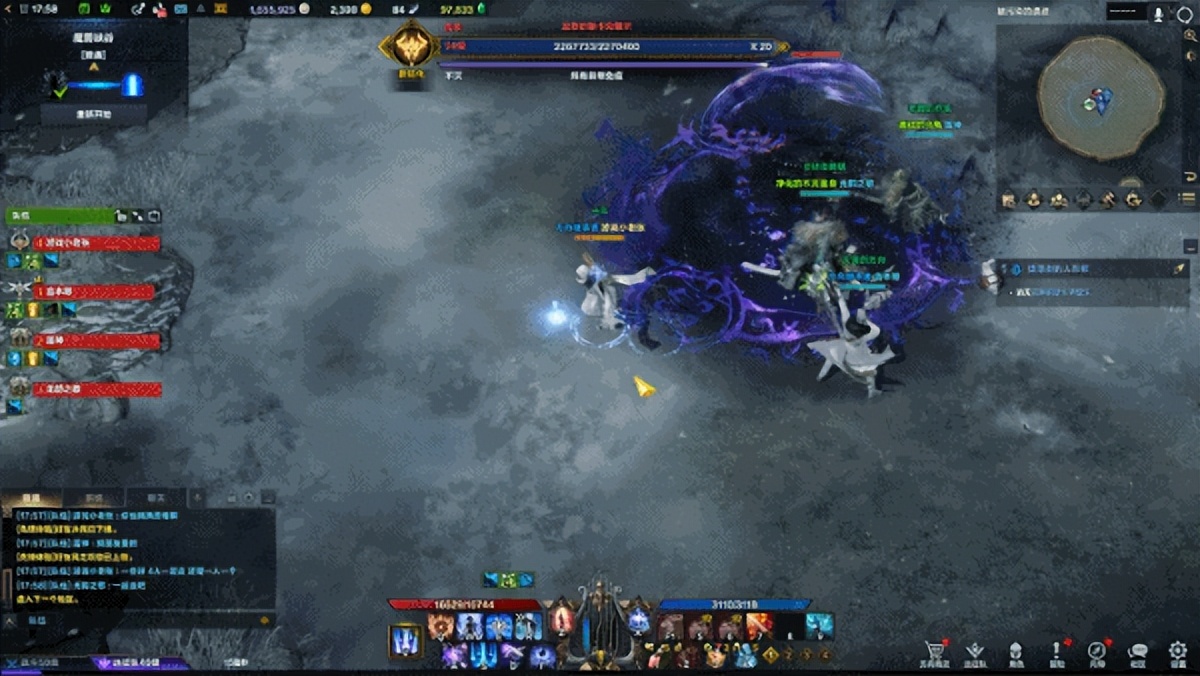Activate the flaming red skill icon
The image size is (1200, 676).
[759, 626]
